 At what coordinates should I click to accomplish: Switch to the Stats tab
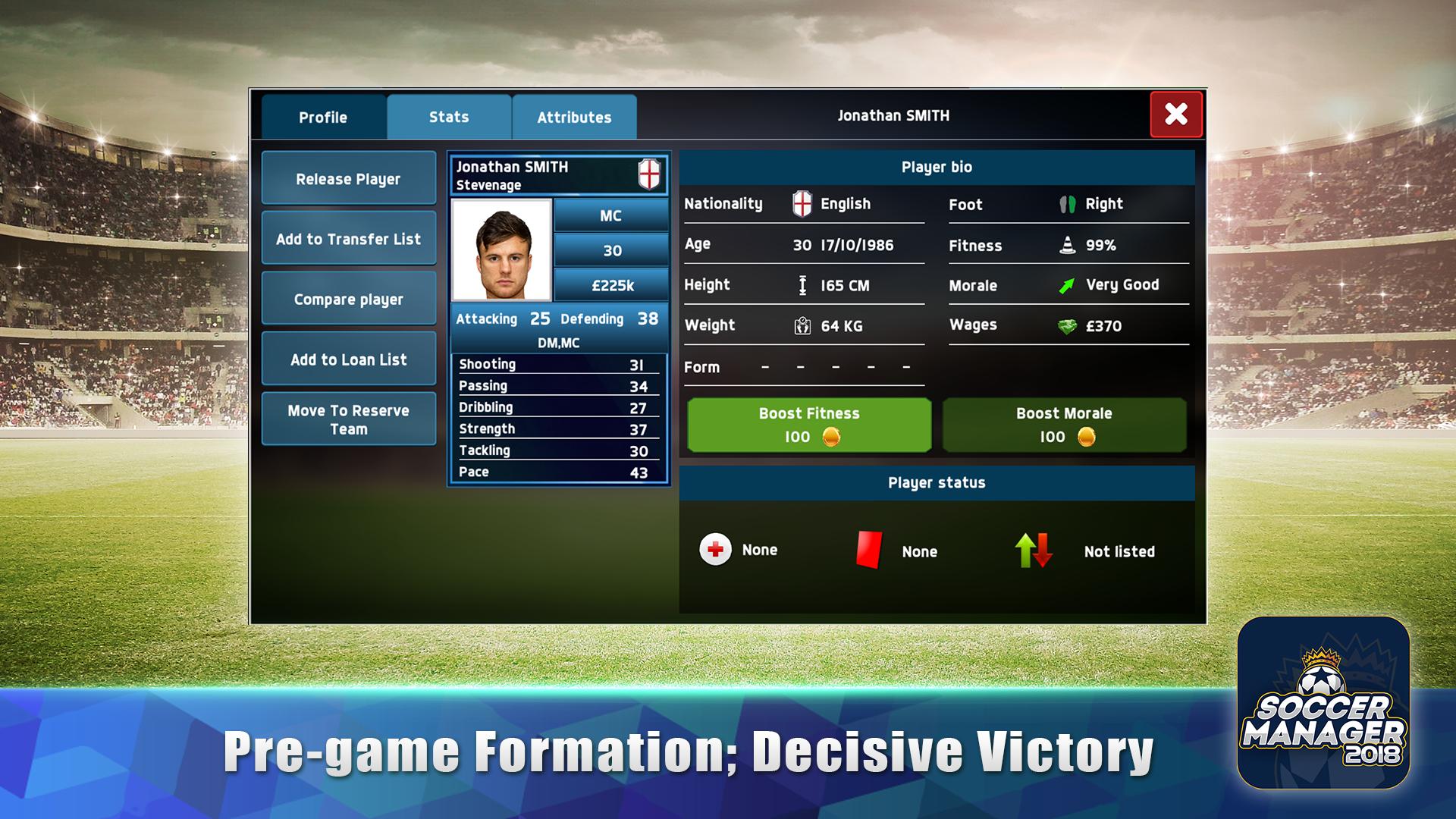click(x=448, y=117)
